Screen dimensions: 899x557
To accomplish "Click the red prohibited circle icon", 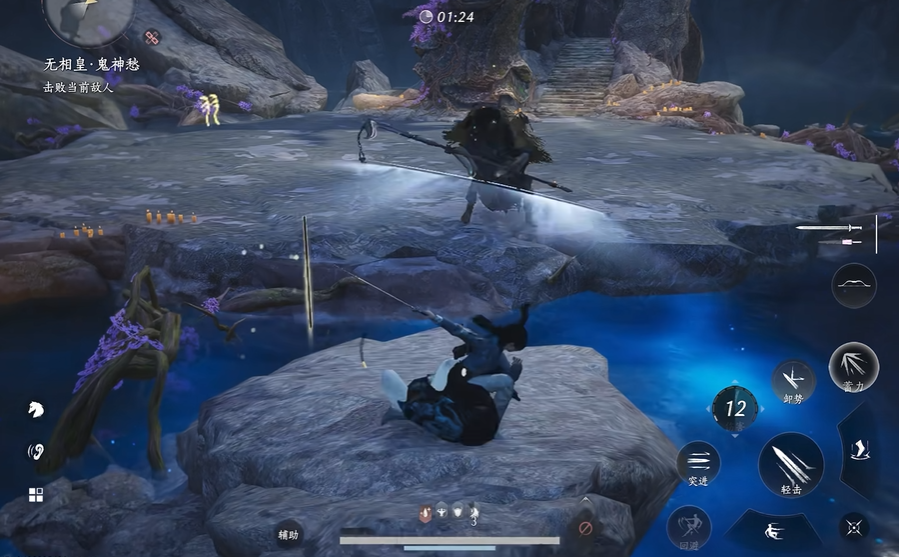I will [584, 528].
